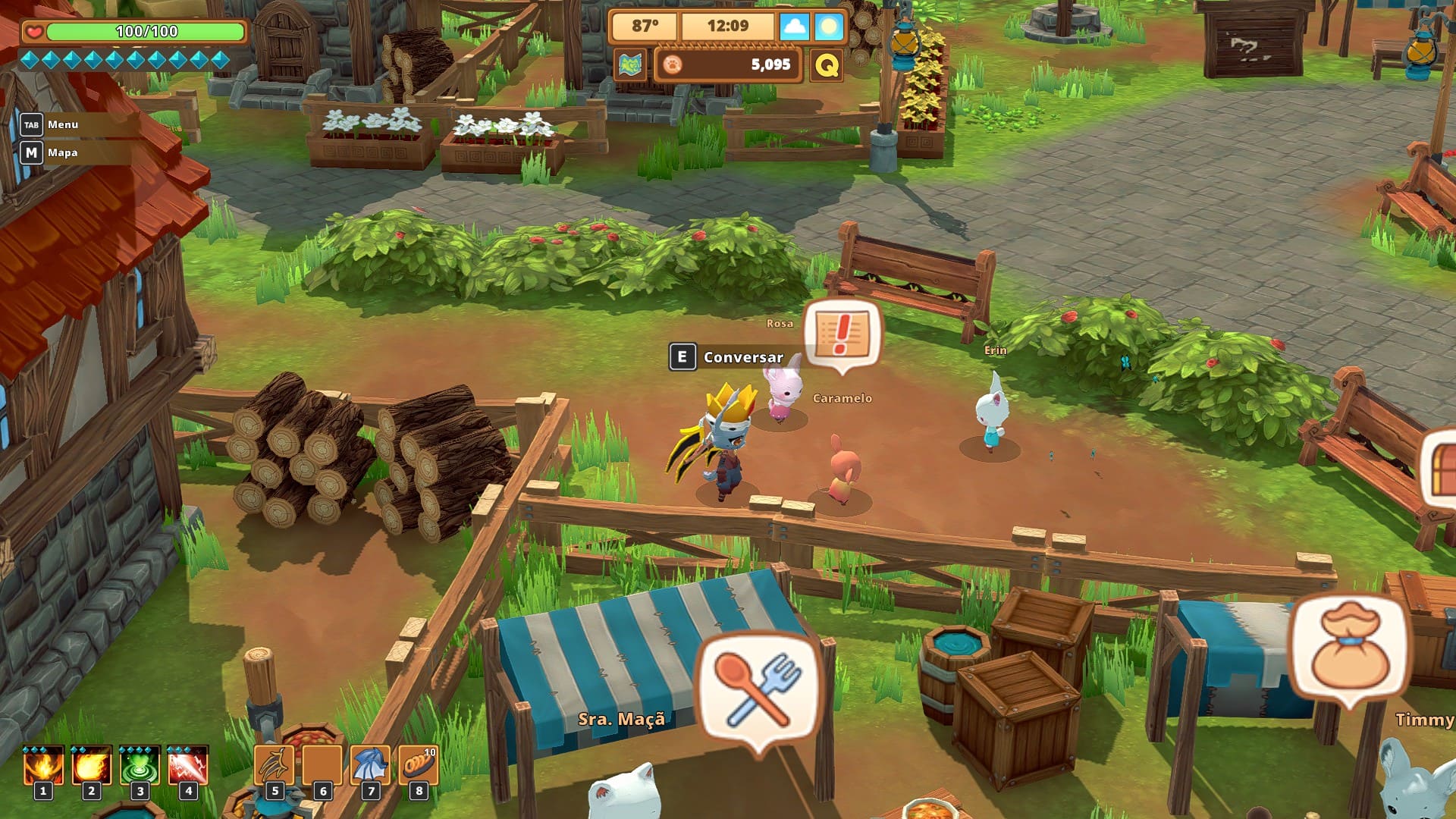Open the yellow Q quest log button
The width and height of the screenshot is (1456, 819).
coord(827,65)
